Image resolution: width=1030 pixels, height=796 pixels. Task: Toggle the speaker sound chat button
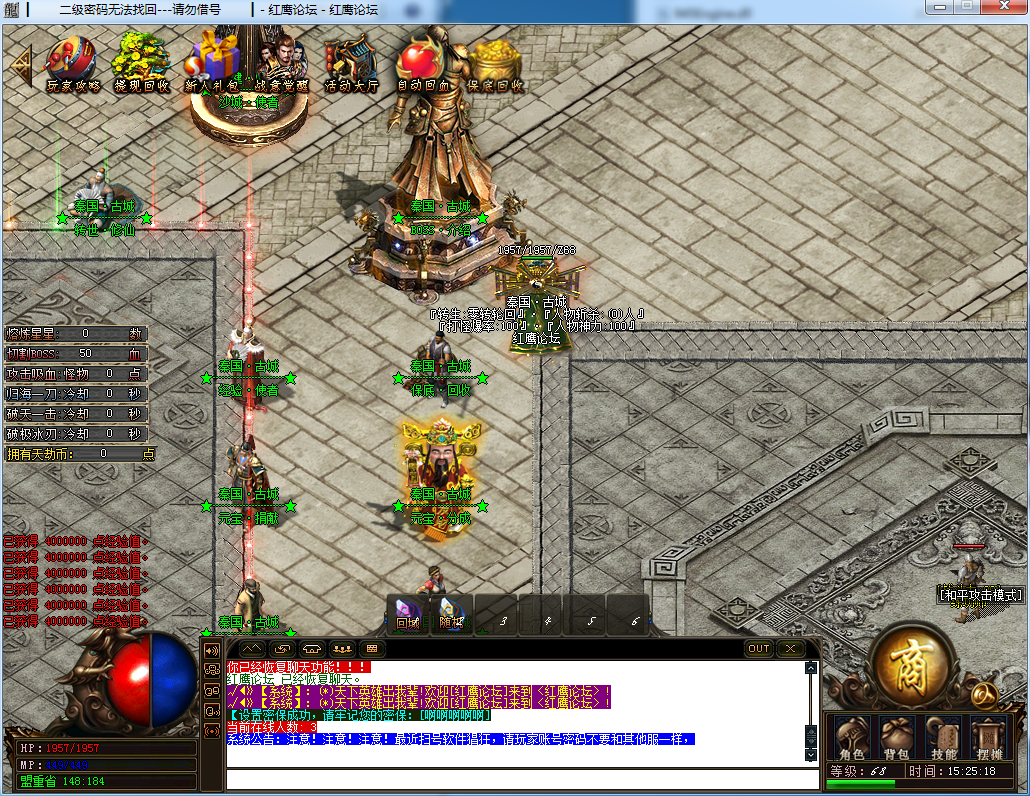(212, 650)
